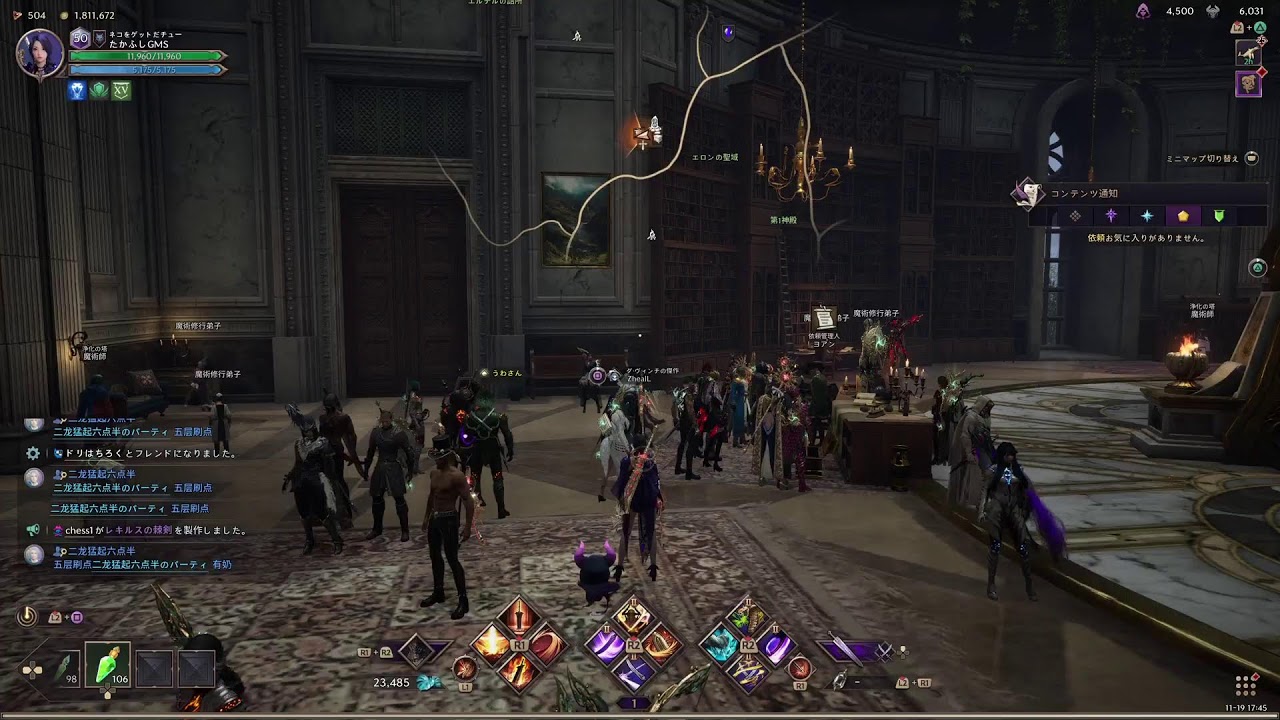Select the cyan star notification tab
The width and height of the screenshot is (1280, 720).
pyautogui.click(x=1147, y=216)
